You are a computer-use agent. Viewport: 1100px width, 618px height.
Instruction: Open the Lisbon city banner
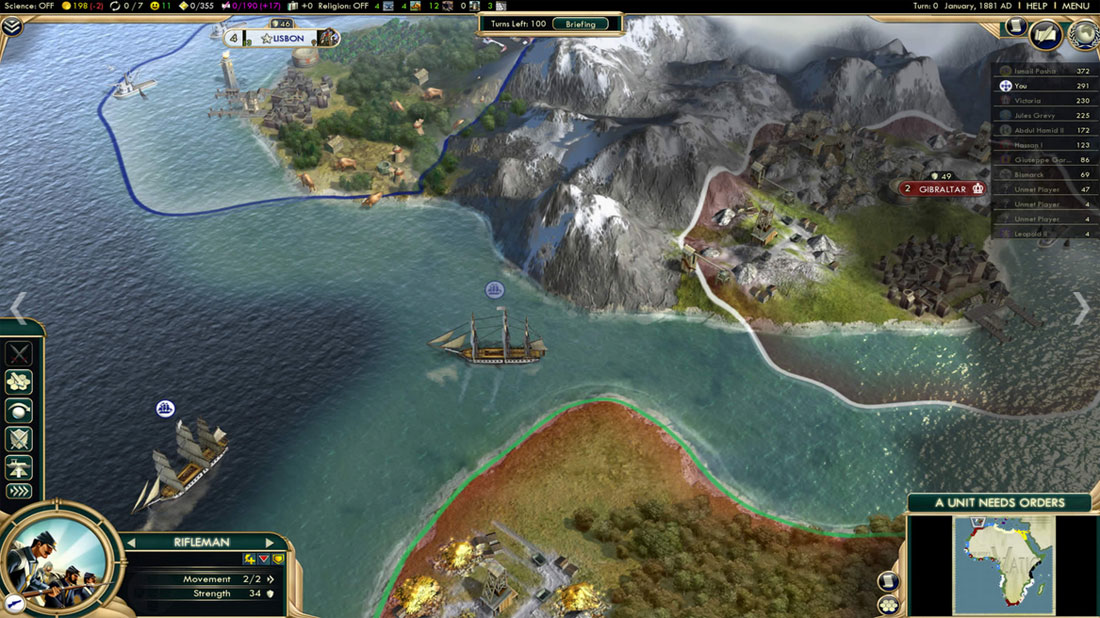(x=281, y=38)
